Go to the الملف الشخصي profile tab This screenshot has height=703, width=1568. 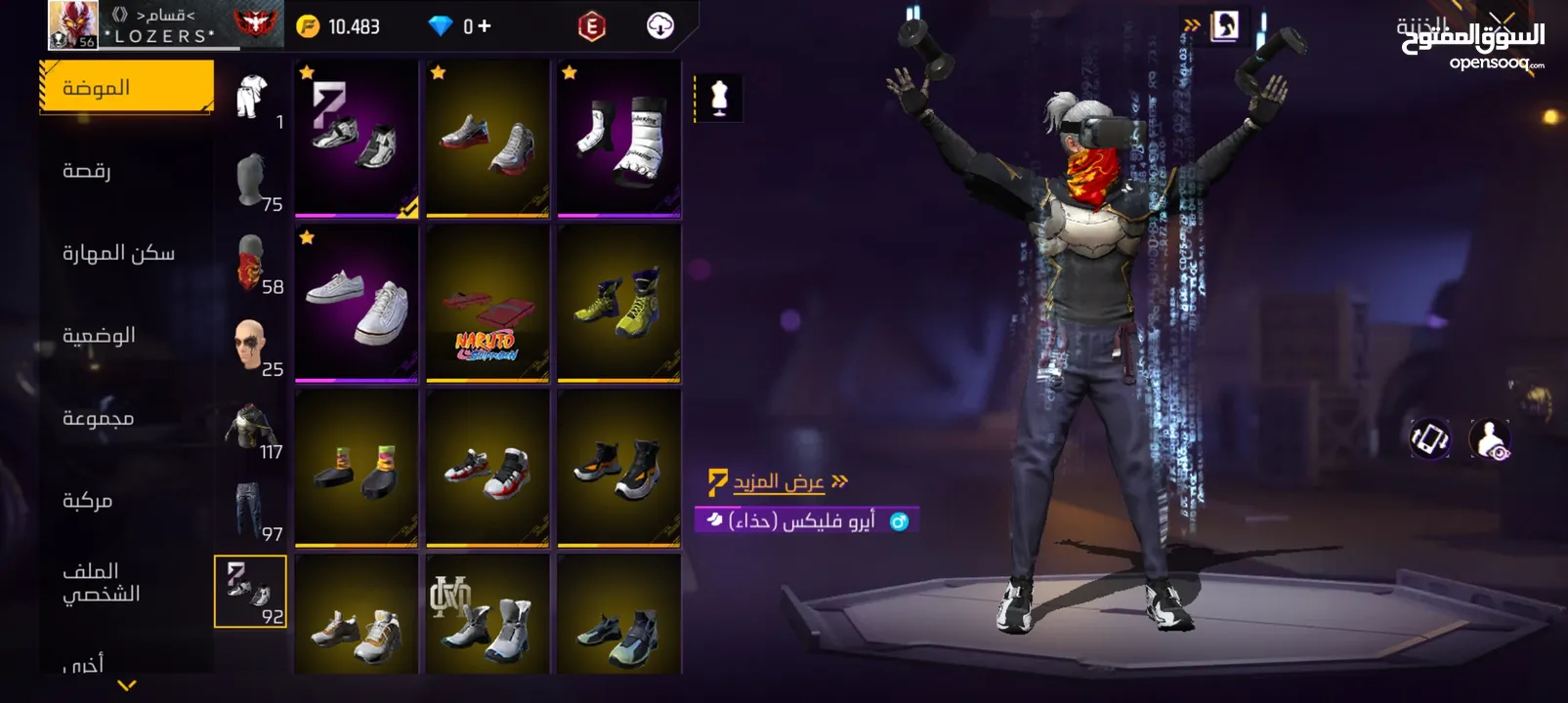pos(101,582)
